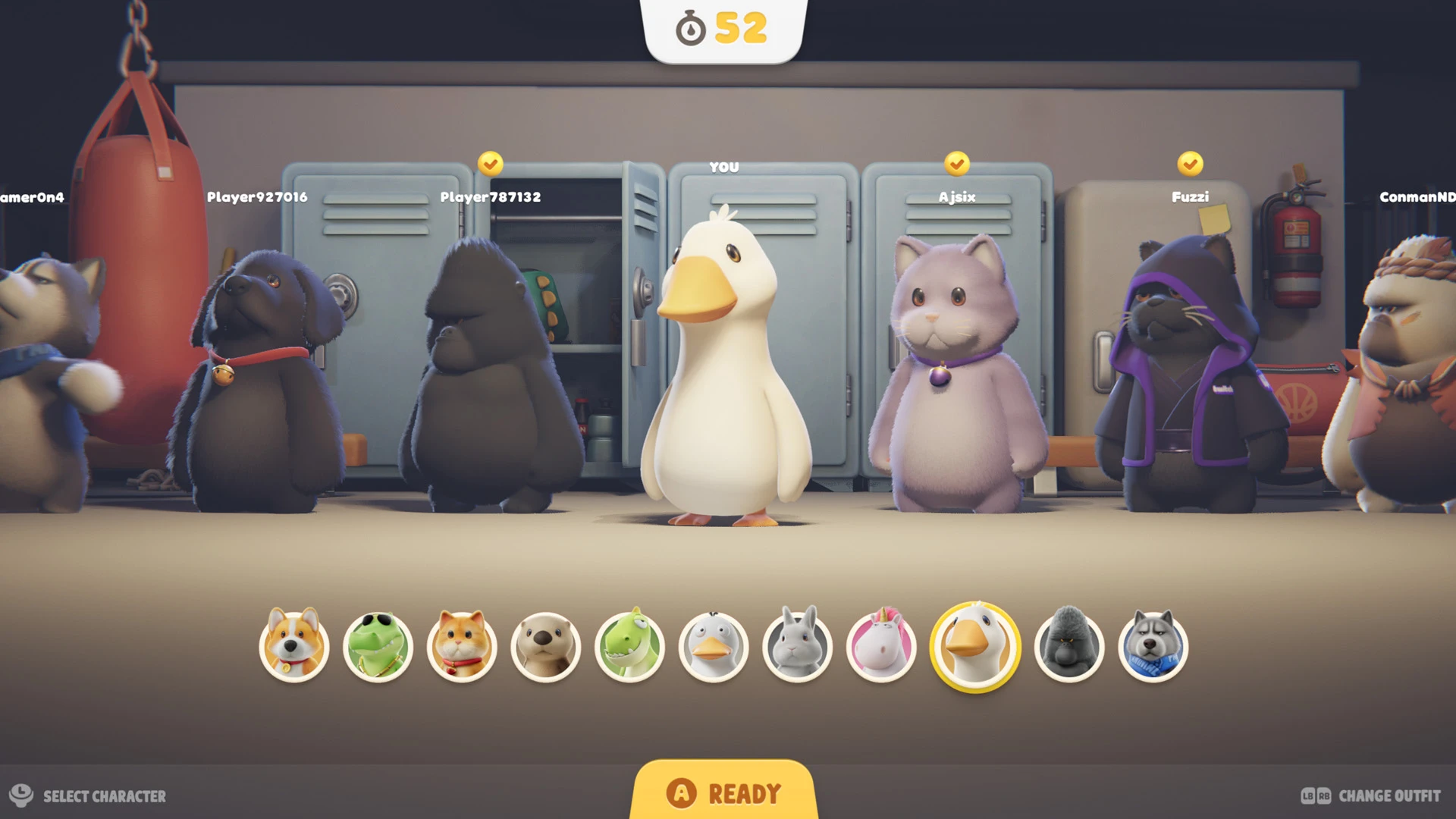Toggle Player787132's ready checkmark
The image size is (1456, 819).
[491, 162]
